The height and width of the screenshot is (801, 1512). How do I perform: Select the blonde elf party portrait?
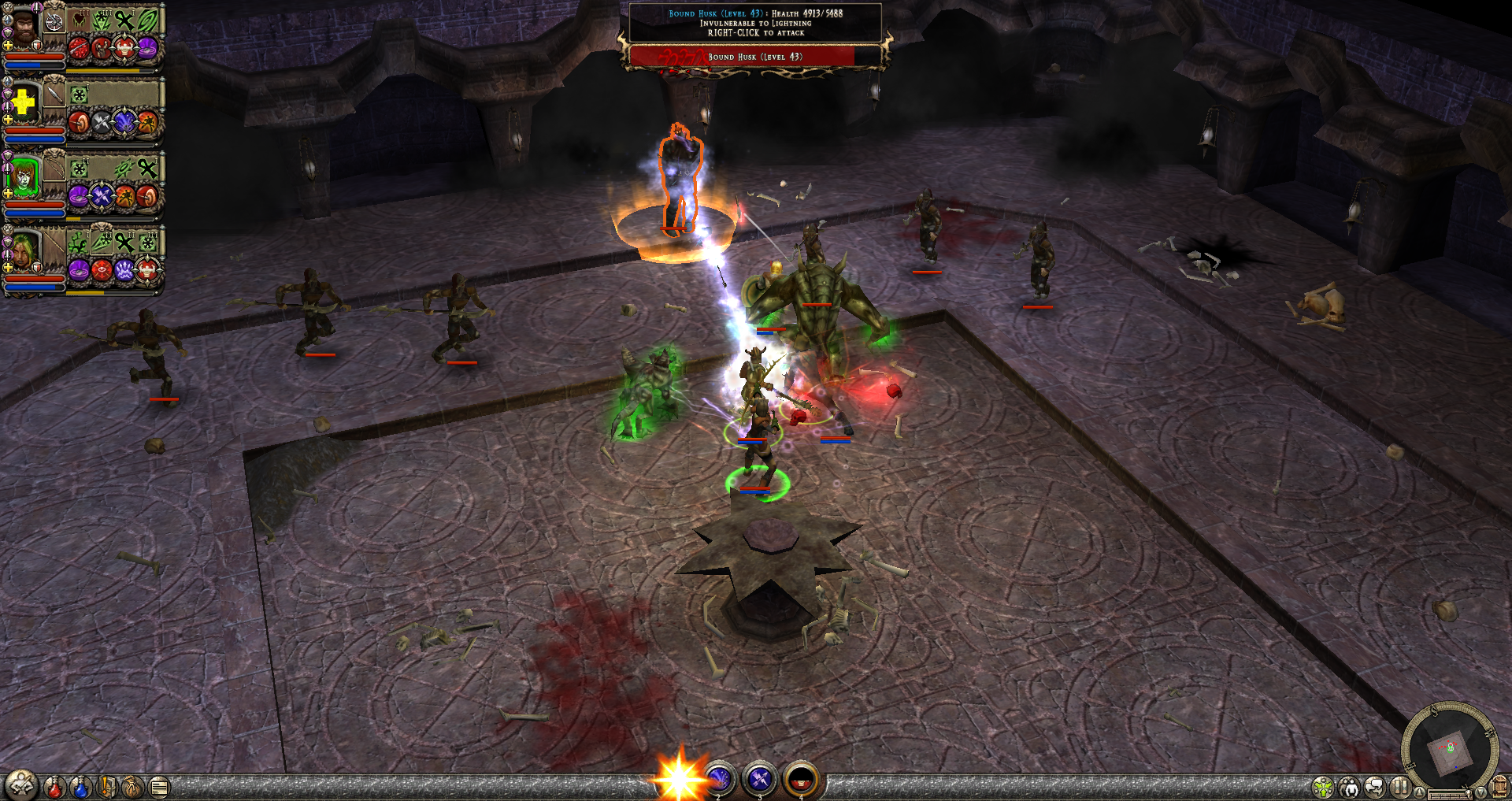24,251
